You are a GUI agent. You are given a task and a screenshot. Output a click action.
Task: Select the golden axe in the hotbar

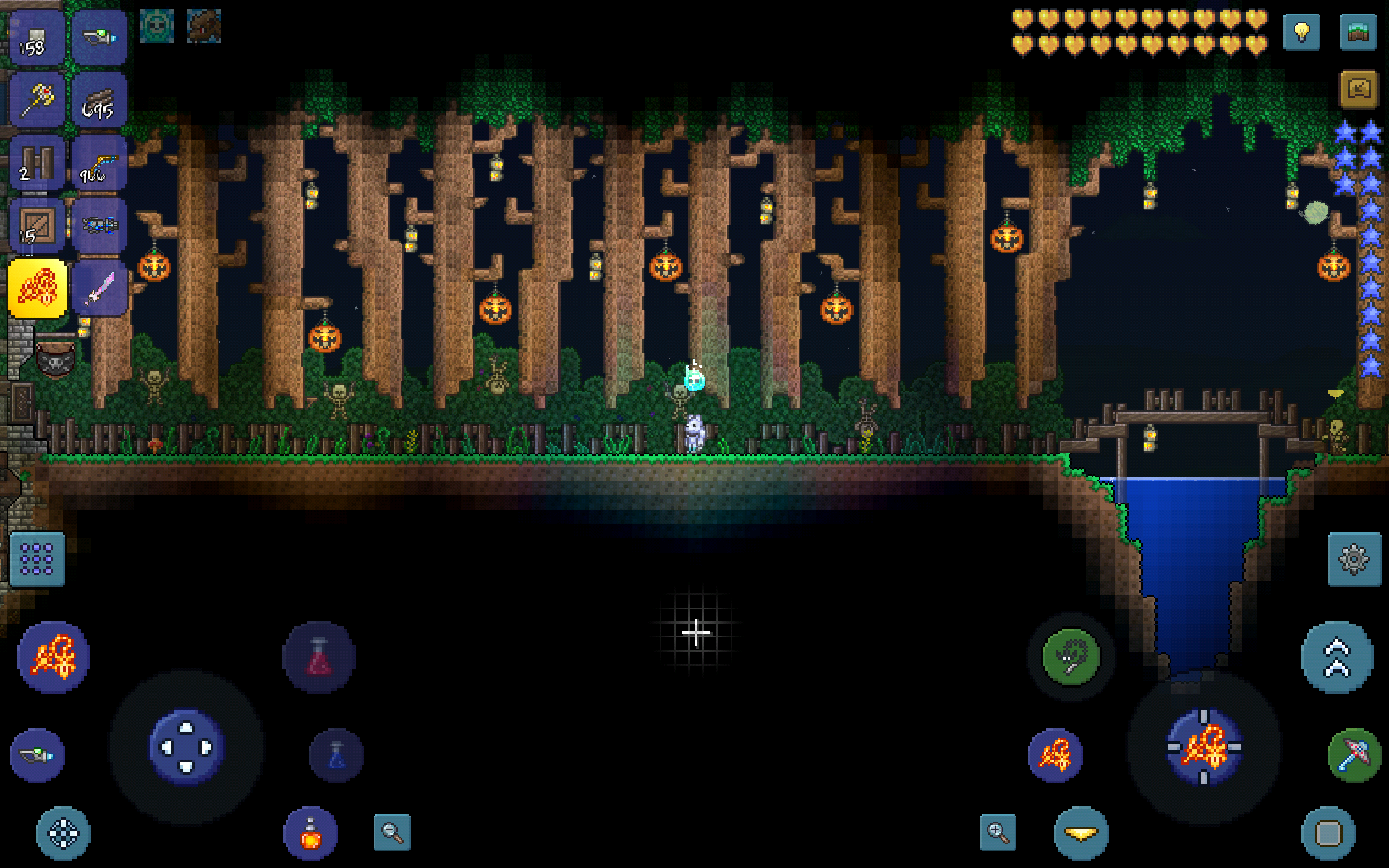click(x=36, y=100)
